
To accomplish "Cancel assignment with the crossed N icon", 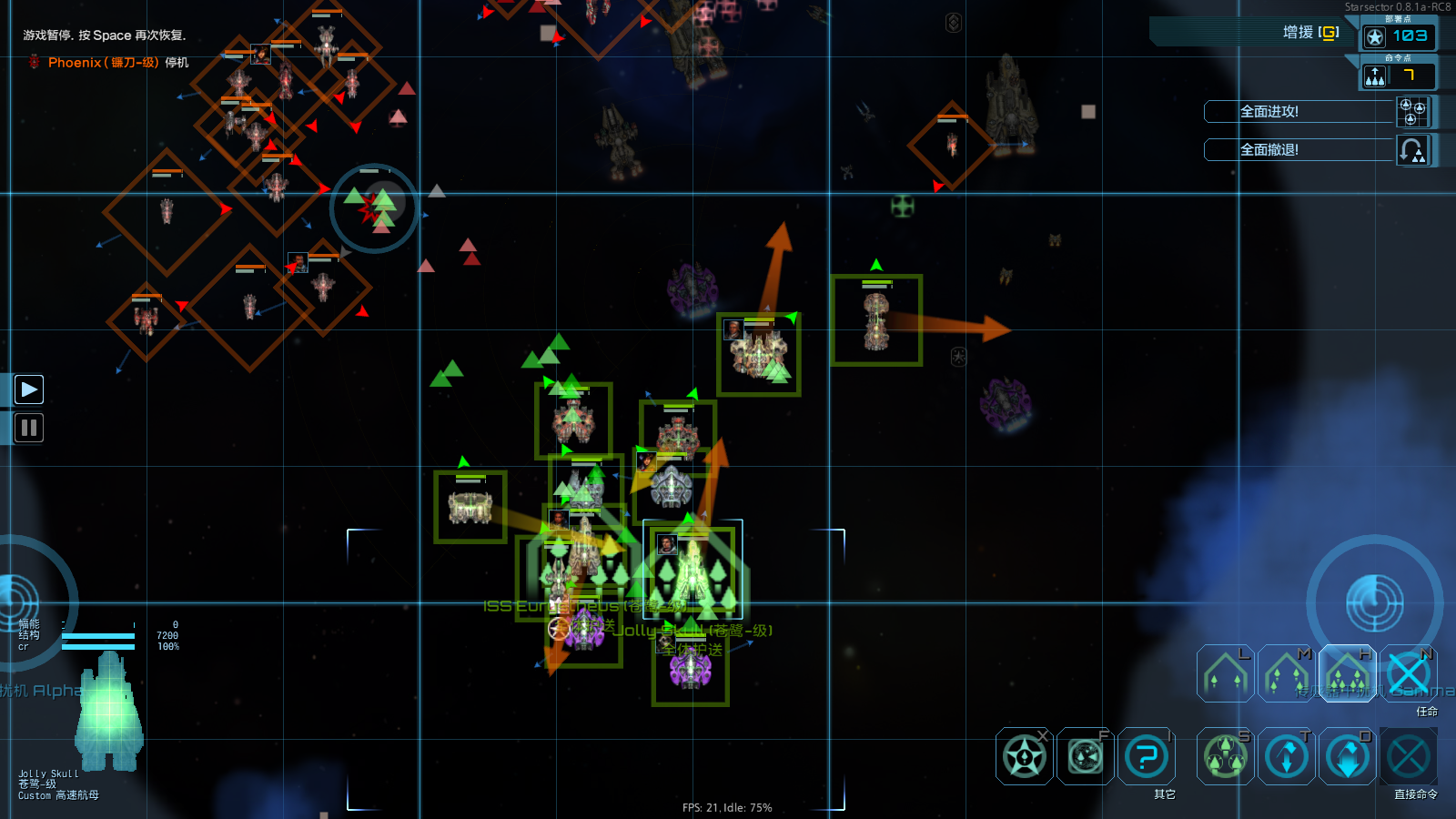I will click(1409, 673).
